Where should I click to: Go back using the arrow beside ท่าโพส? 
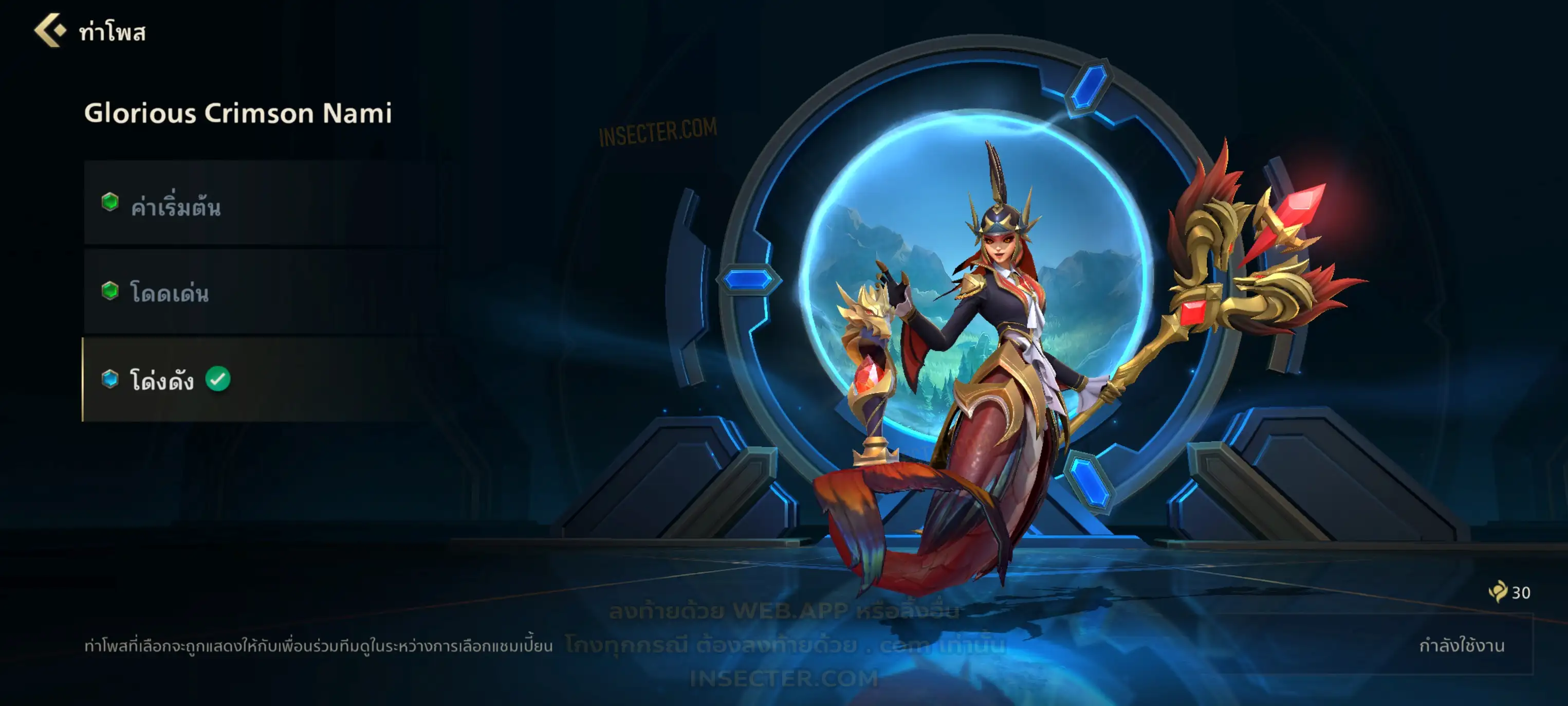pos(50,30)
